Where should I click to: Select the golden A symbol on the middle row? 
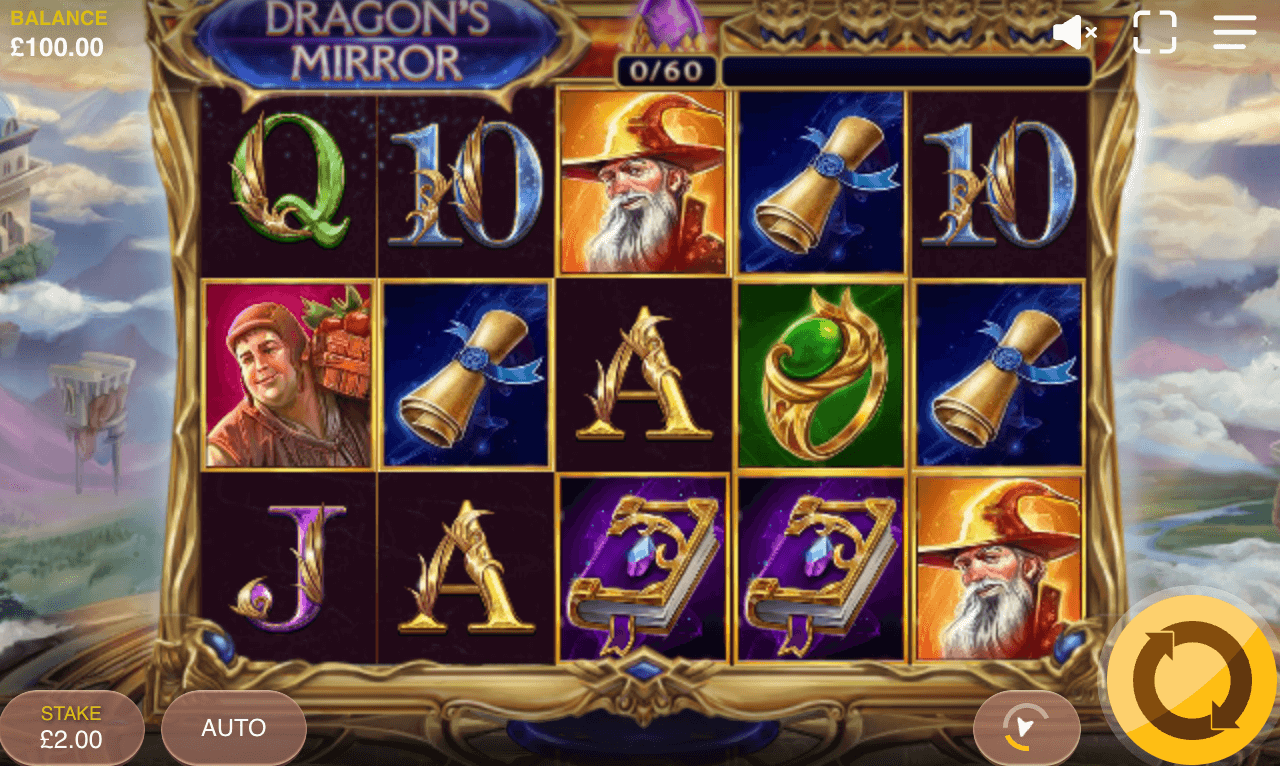point(643,373)
